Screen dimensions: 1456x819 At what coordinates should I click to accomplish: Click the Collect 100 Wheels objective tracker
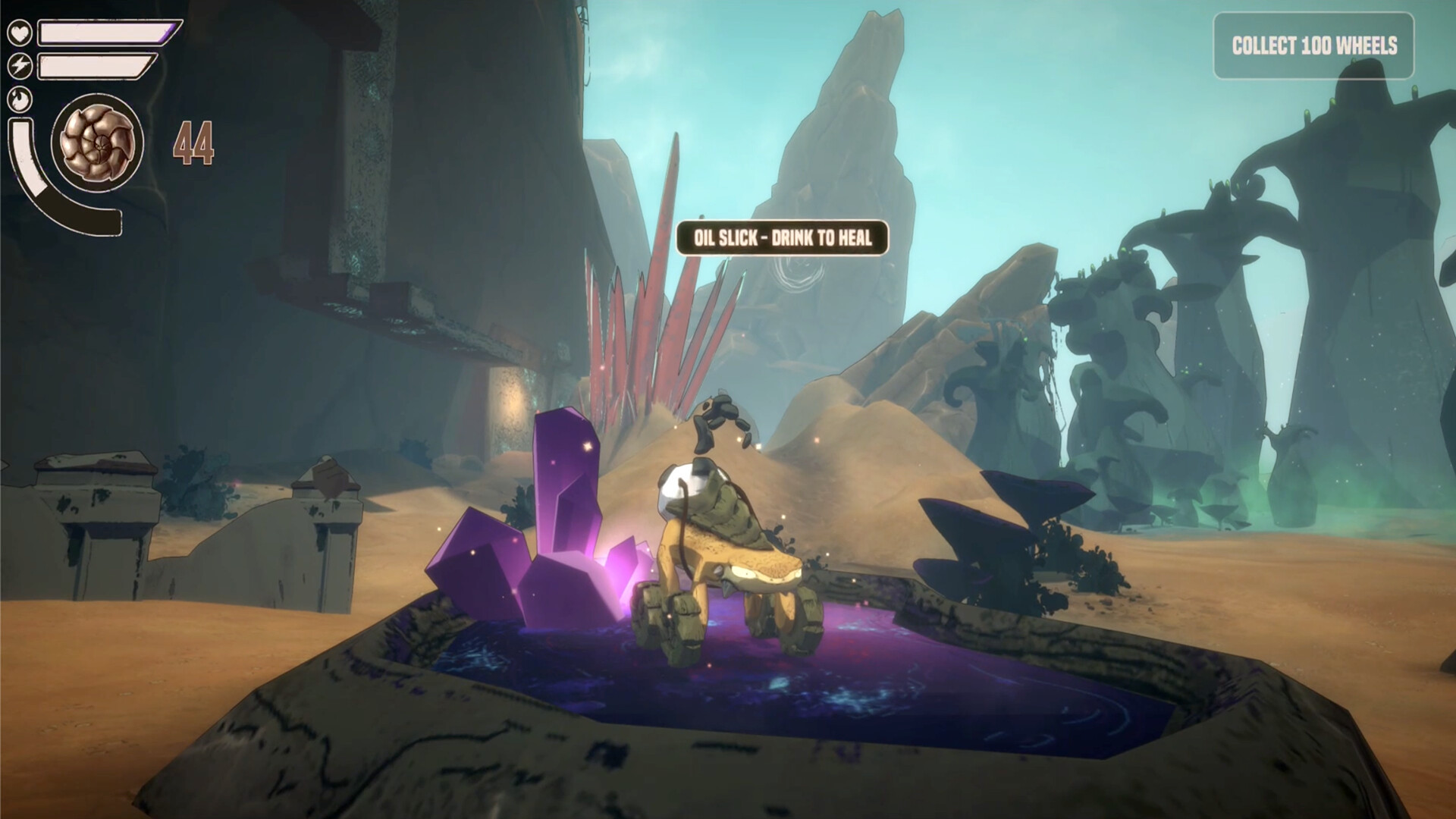coord(1313,46)
